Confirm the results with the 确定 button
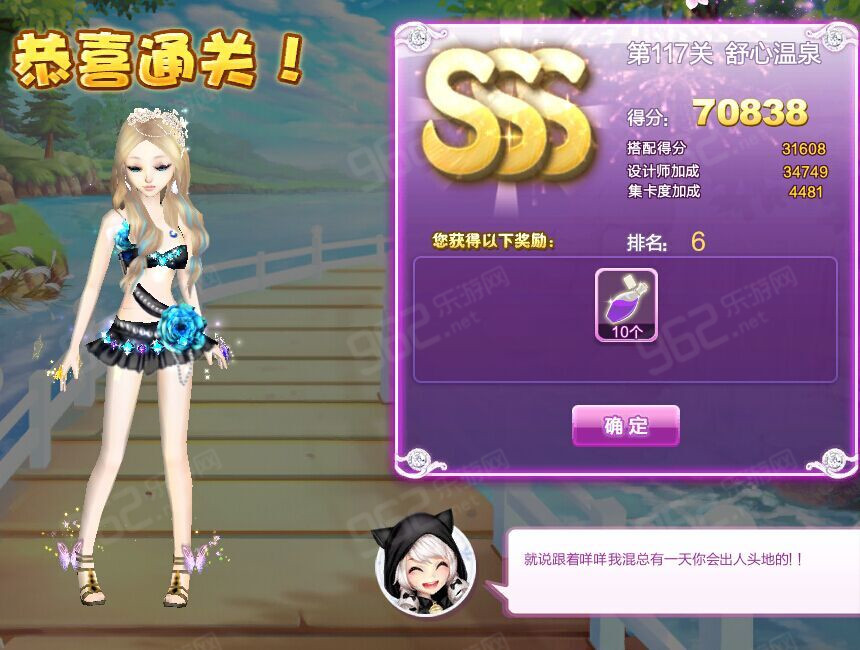The image size is (860, 650). 626,425
